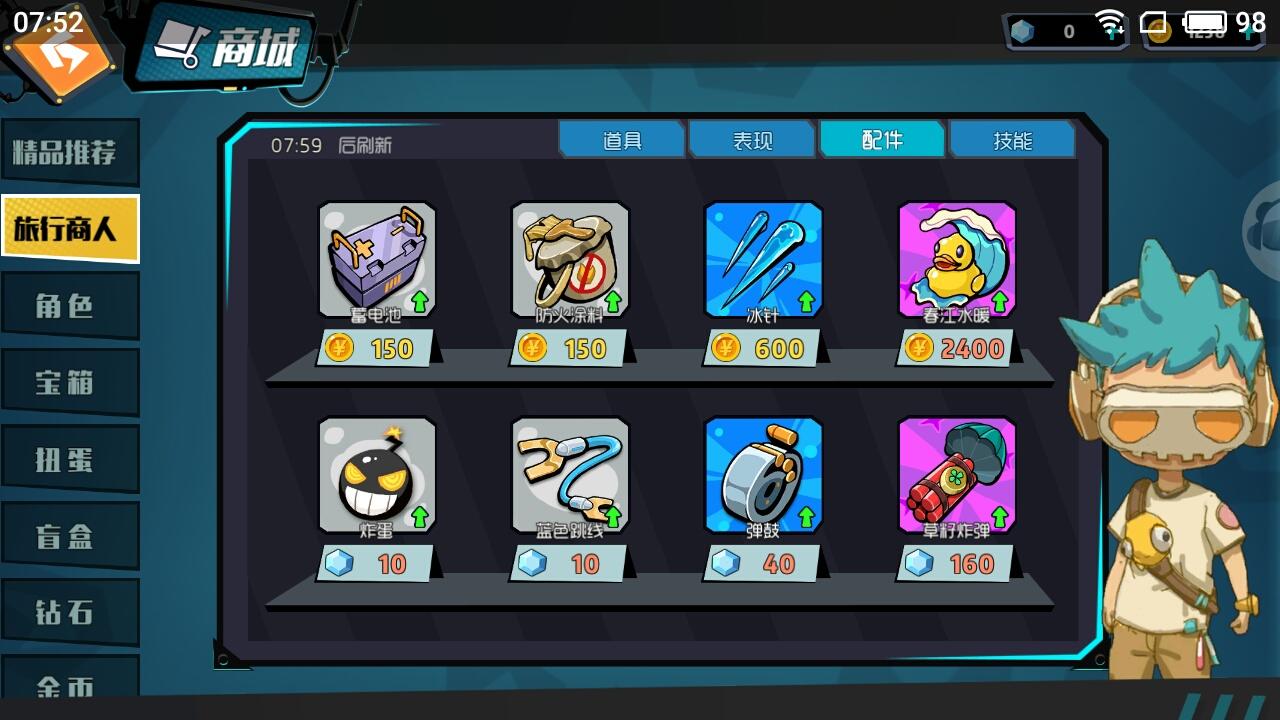Select the 炸蛋 smiling bomb item icon

click(378, 473)
